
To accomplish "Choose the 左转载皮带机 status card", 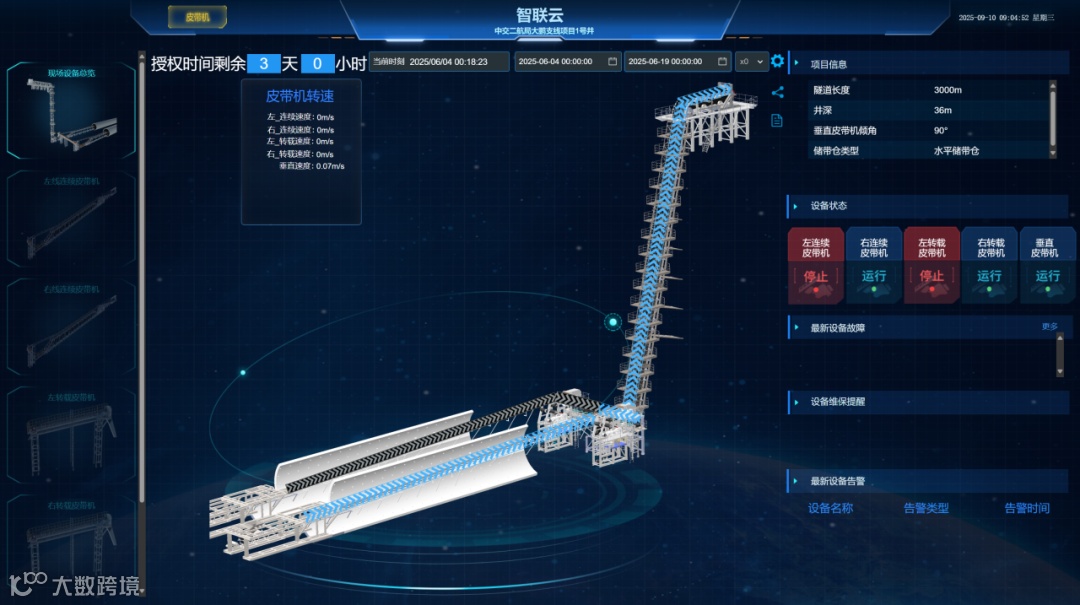I will [x=932, y=265].
